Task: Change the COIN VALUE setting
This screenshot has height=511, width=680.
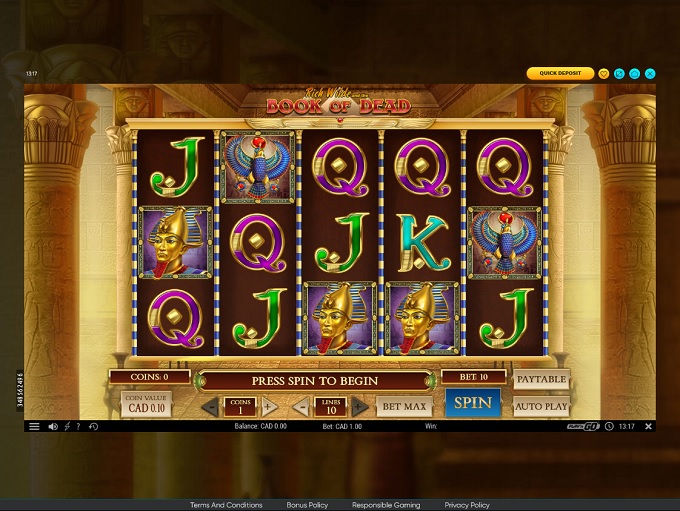Action: [x=146, y=404]
